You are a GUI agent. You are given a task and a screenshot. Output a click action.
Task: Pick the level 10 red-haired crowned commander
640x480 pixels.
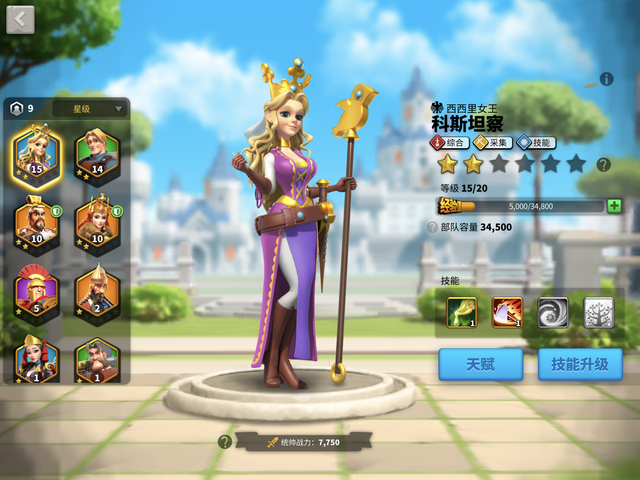pyautogui.click(x=96, y=225)
